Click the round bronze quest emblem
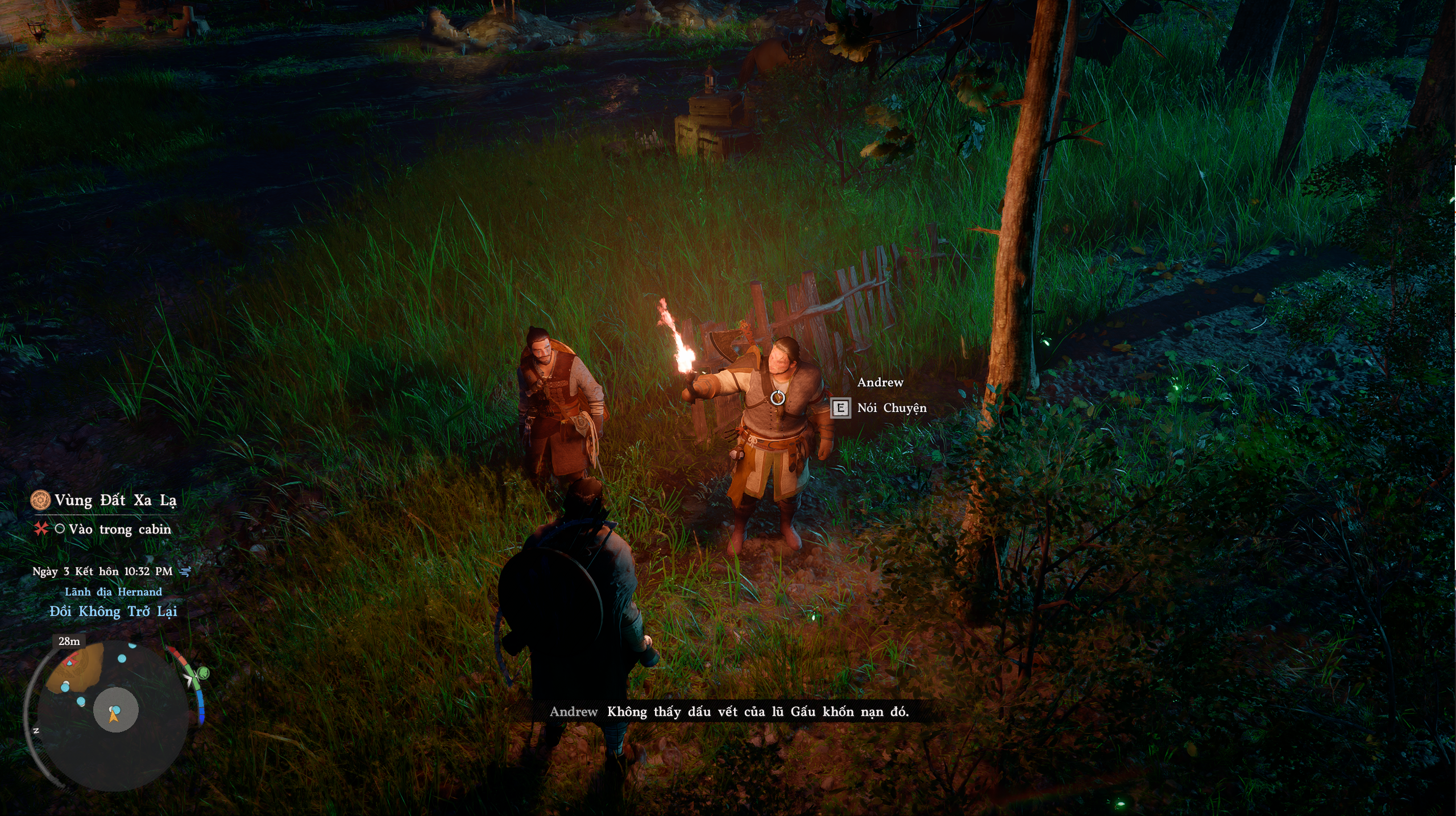The image size is (1456, 816). click(x=40, y=501)
